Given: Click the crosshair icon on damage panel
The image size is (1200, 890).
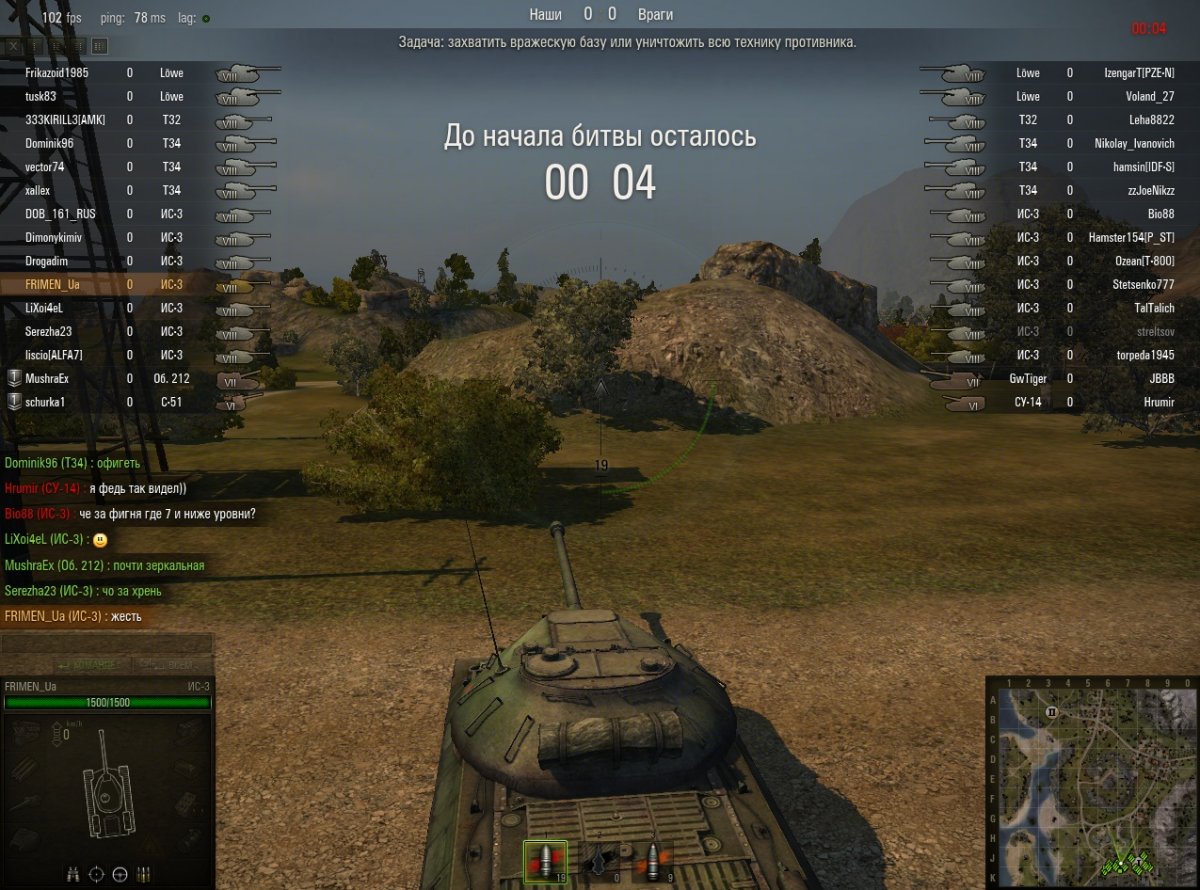Looking at the screenshot, I should click(97, 873).
